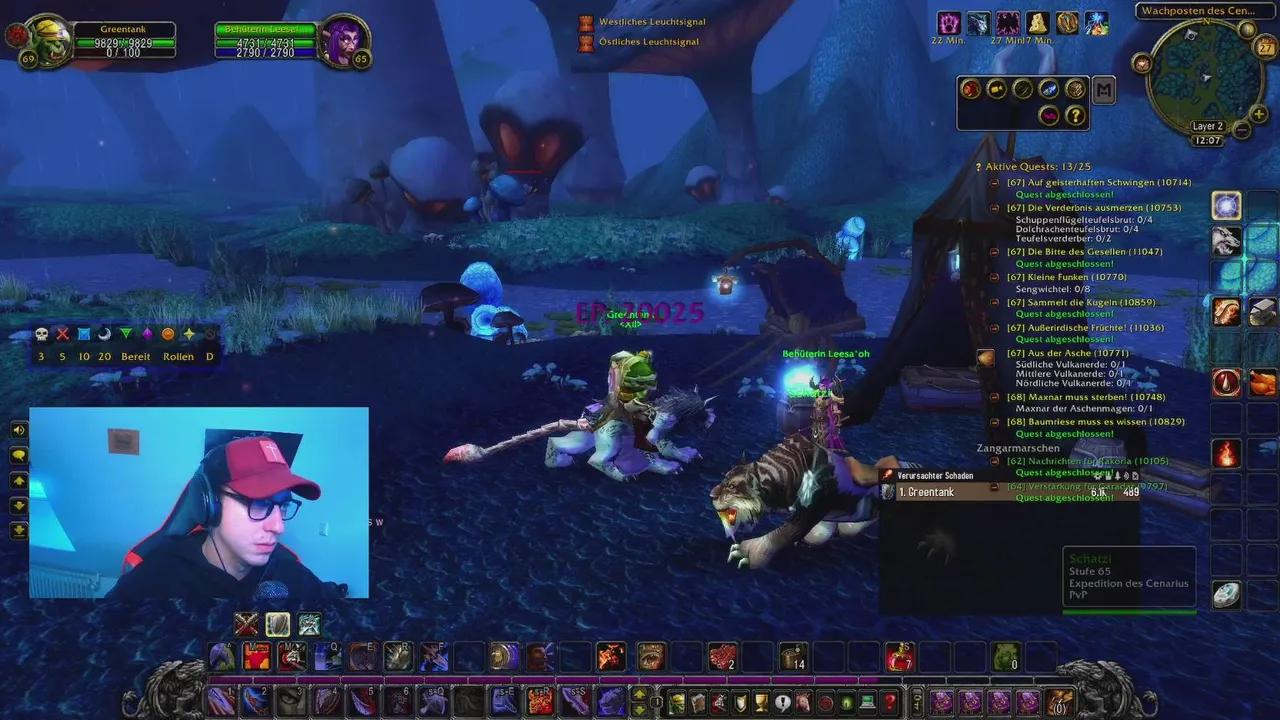
Task: Click the '20' raid size button
Action: pos(104,357)
